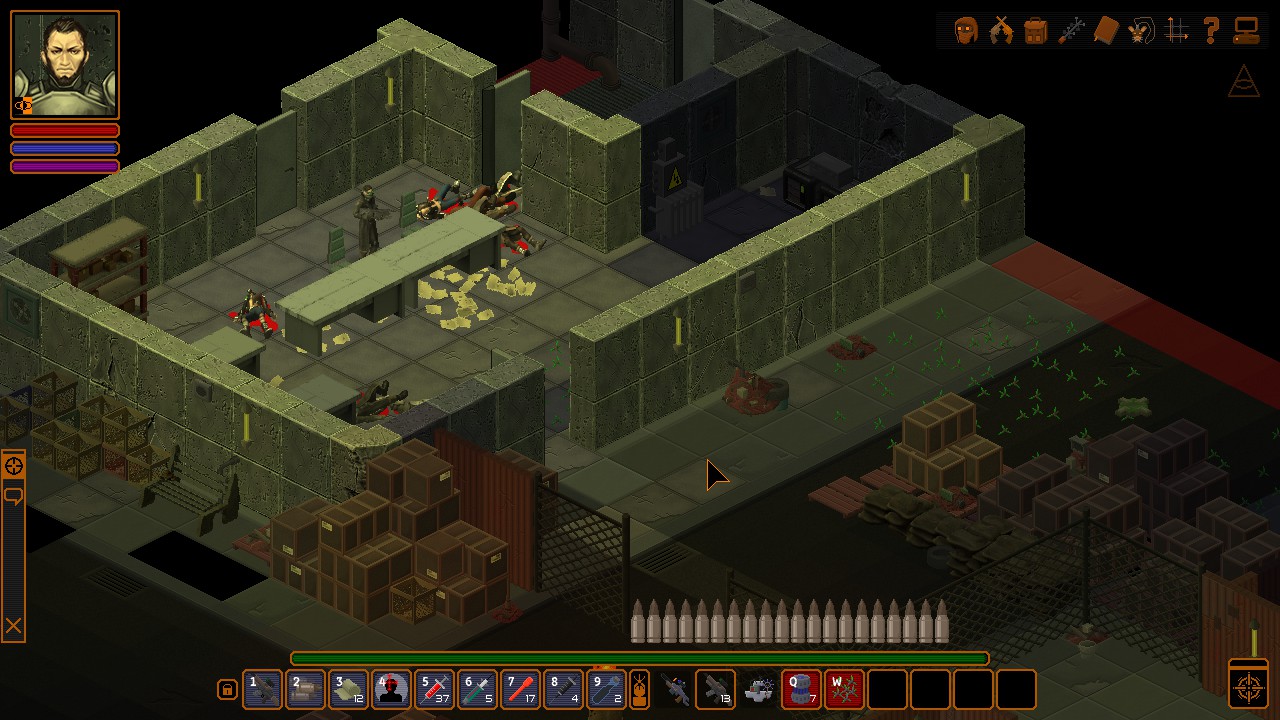Use the red syringe in slot 5
The width and height of the screenshot is (1280, 720).
pos(434,690)
